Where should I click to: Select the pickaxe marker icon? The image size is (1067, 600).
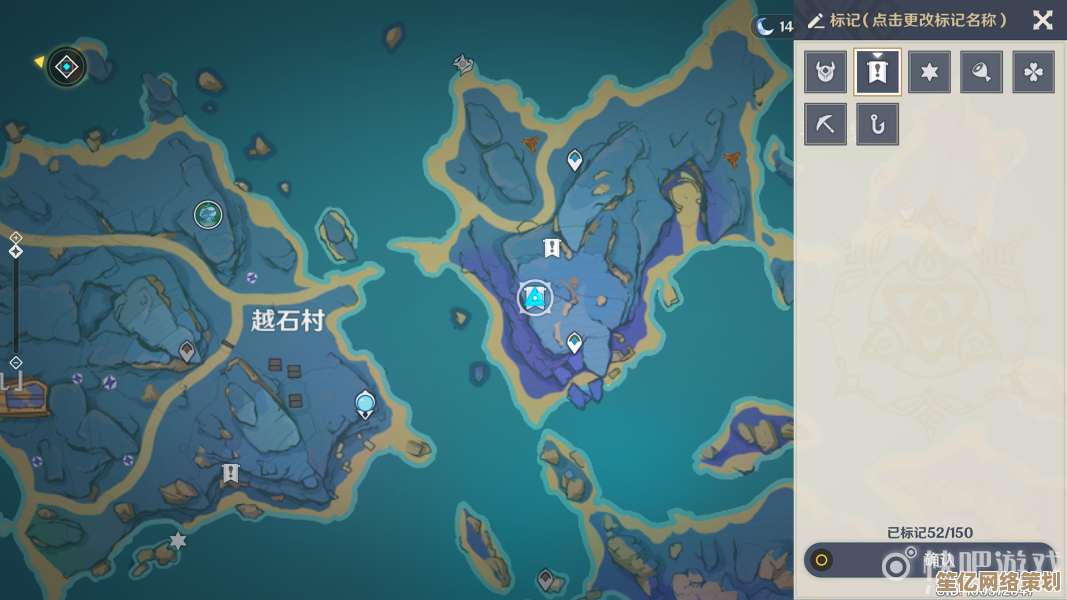[x=825, y=125]
